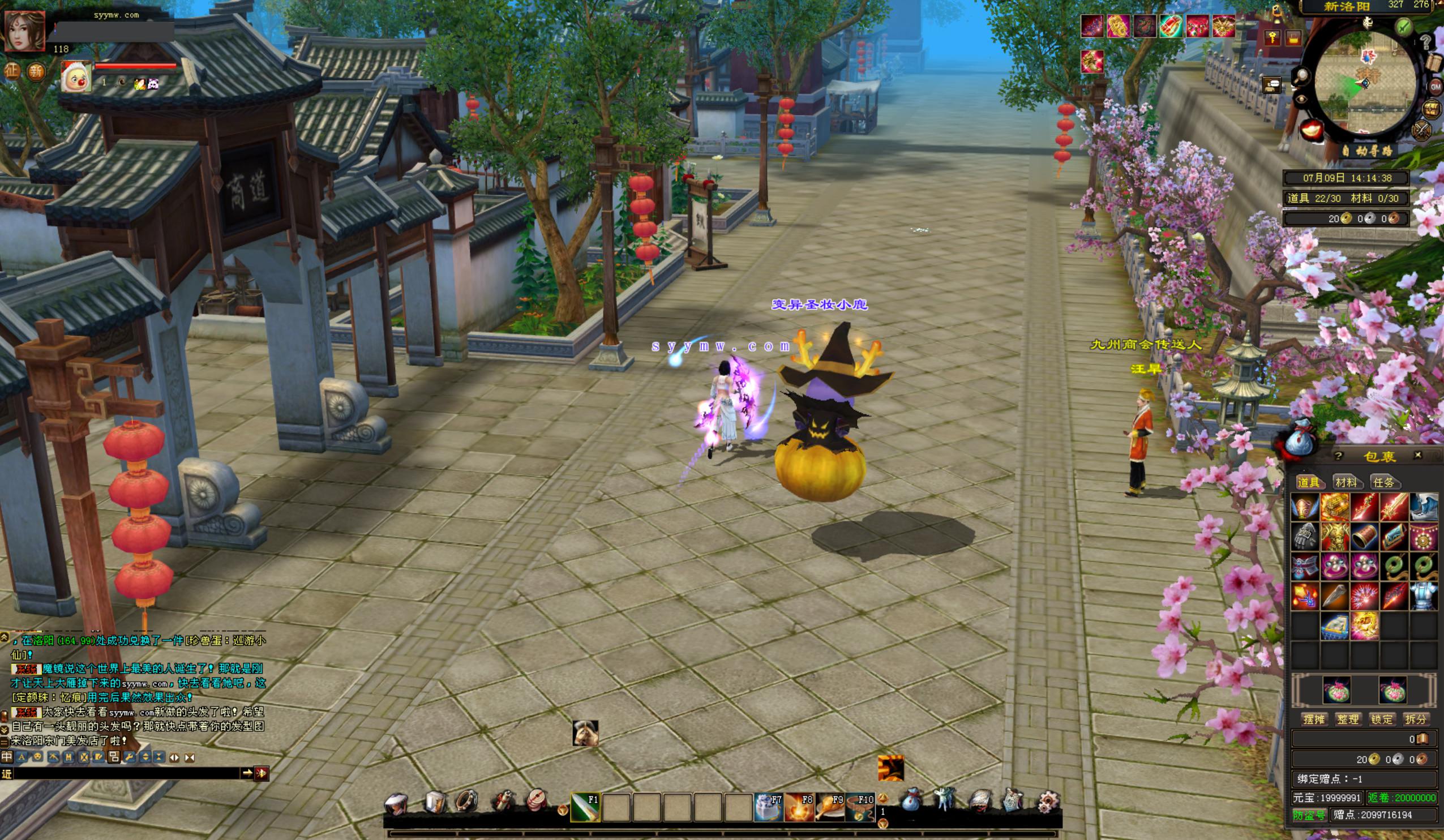The width and height of the screenshot is (1444, 840).
Task: Select the pet portrait with red nose
Action: 76,76
